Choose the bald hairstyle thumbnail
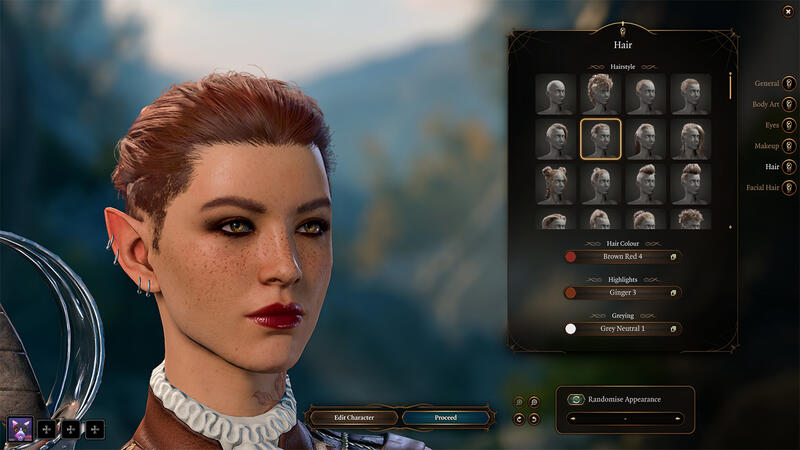Screen dimensions: 800x450 [x=555, y=94]
